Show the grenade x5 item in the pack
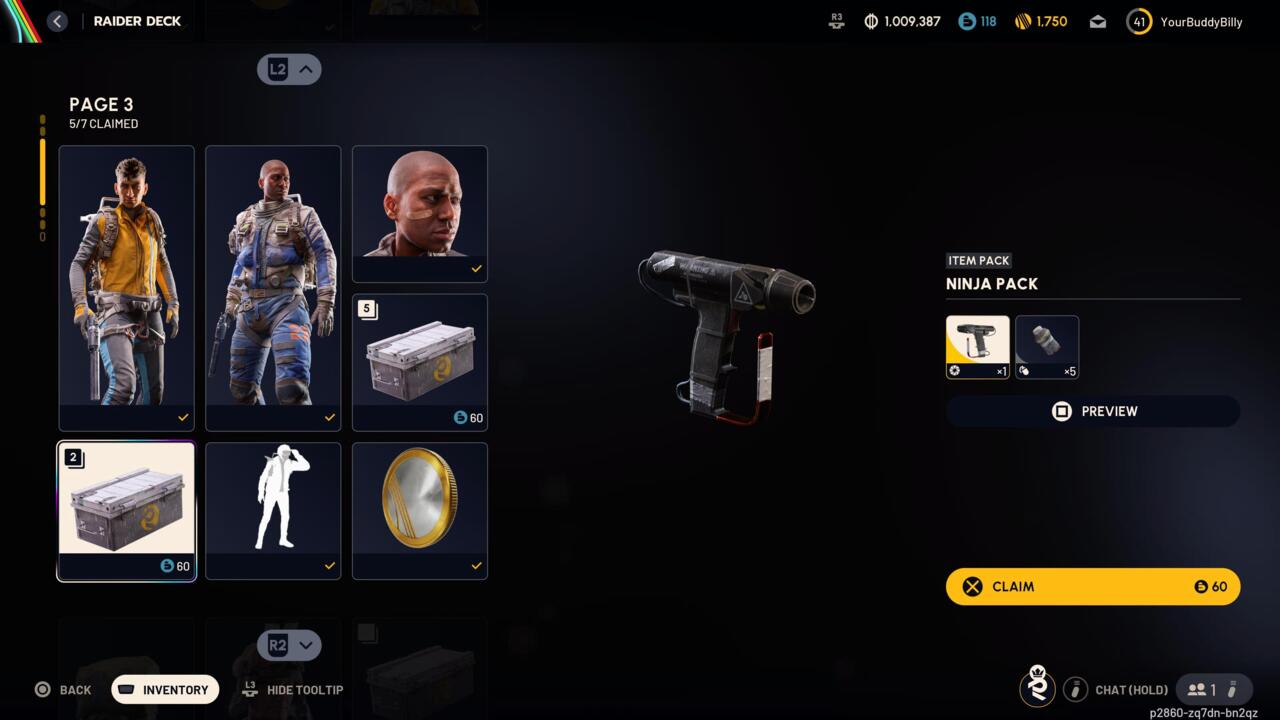 pos(1047,346)
